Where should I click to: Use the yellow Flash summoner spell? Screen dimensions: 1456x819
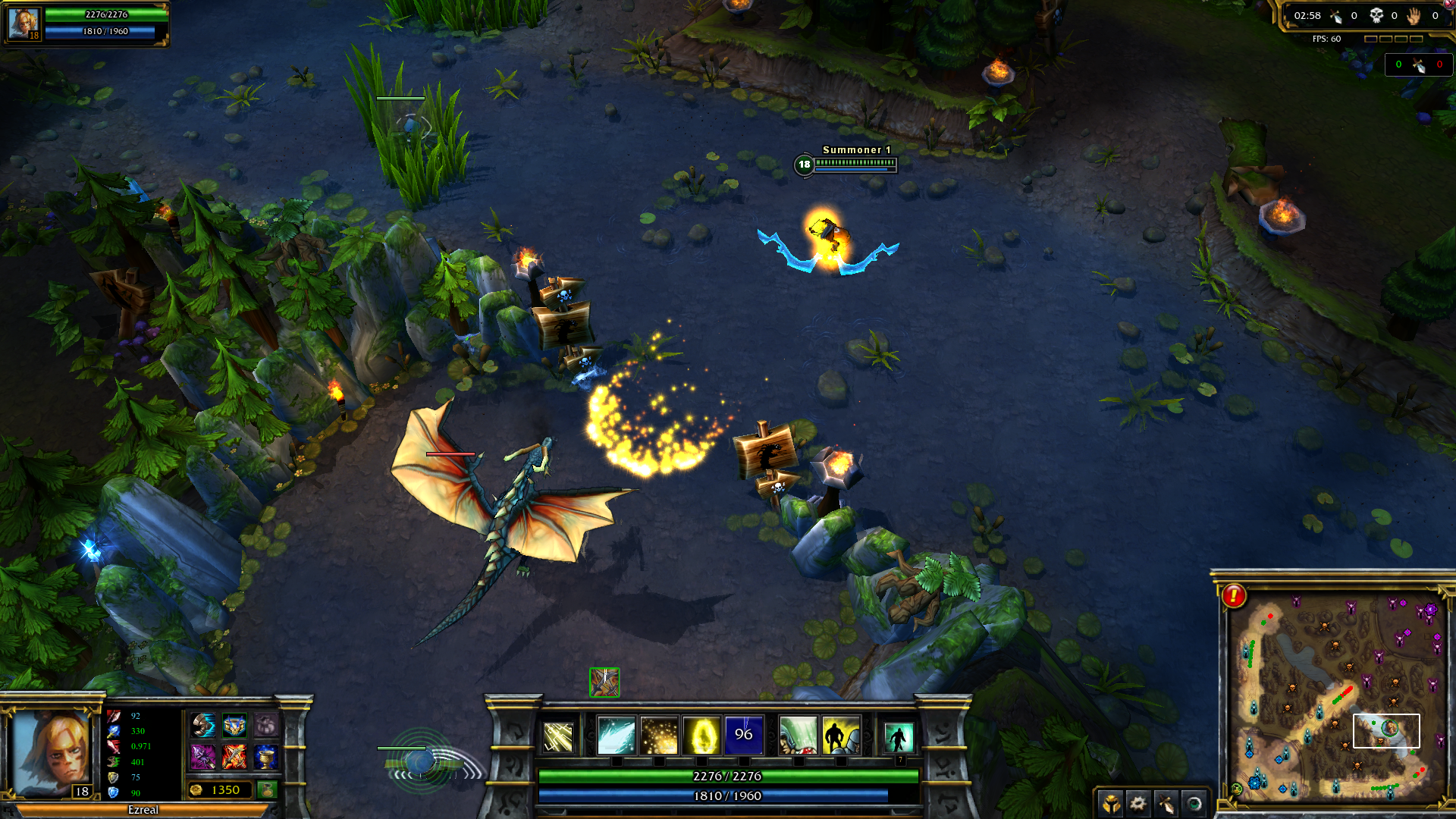[840, 736]
